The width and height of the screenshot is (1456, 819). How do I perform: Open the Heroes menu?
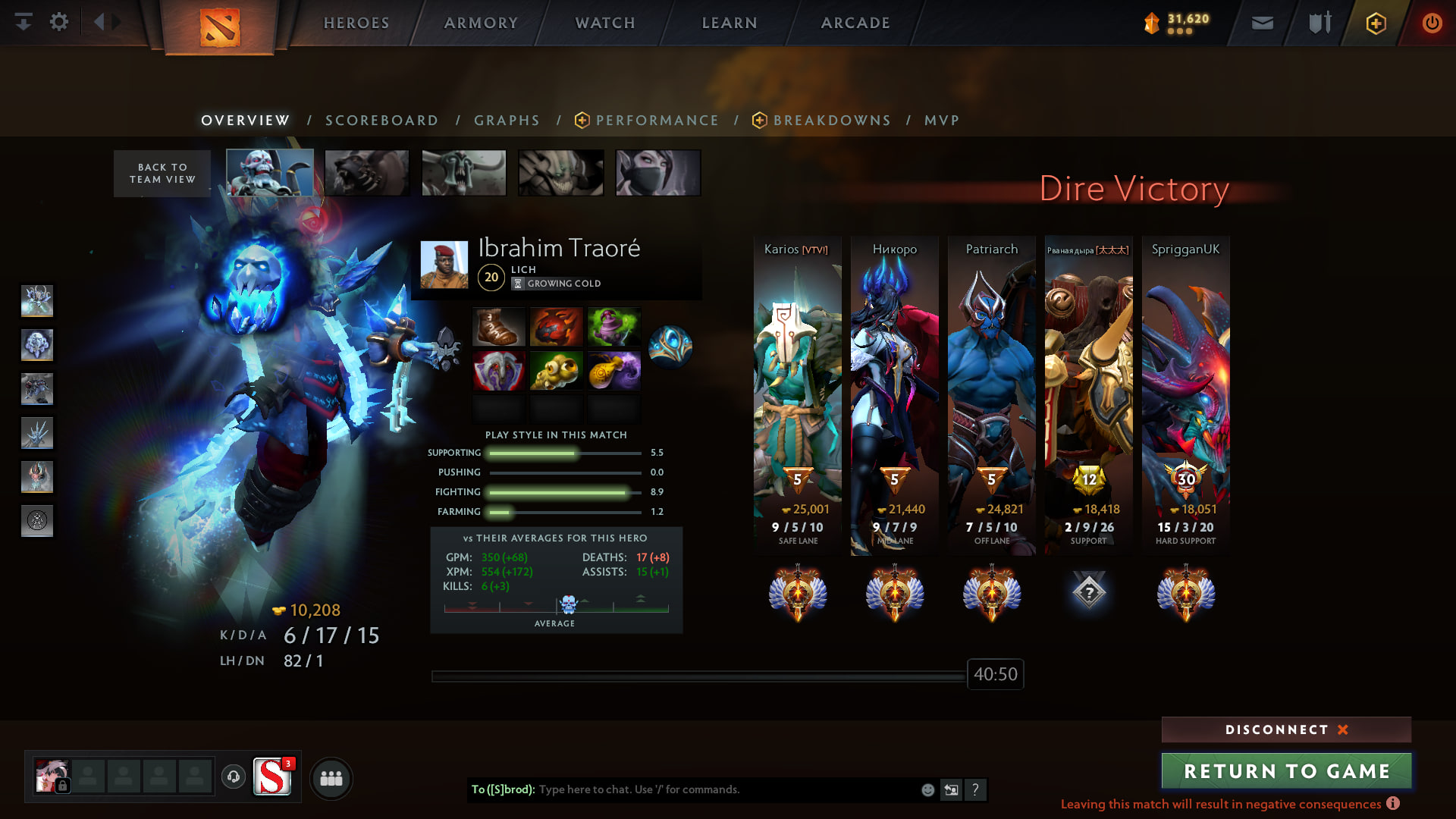coord(356,23)
